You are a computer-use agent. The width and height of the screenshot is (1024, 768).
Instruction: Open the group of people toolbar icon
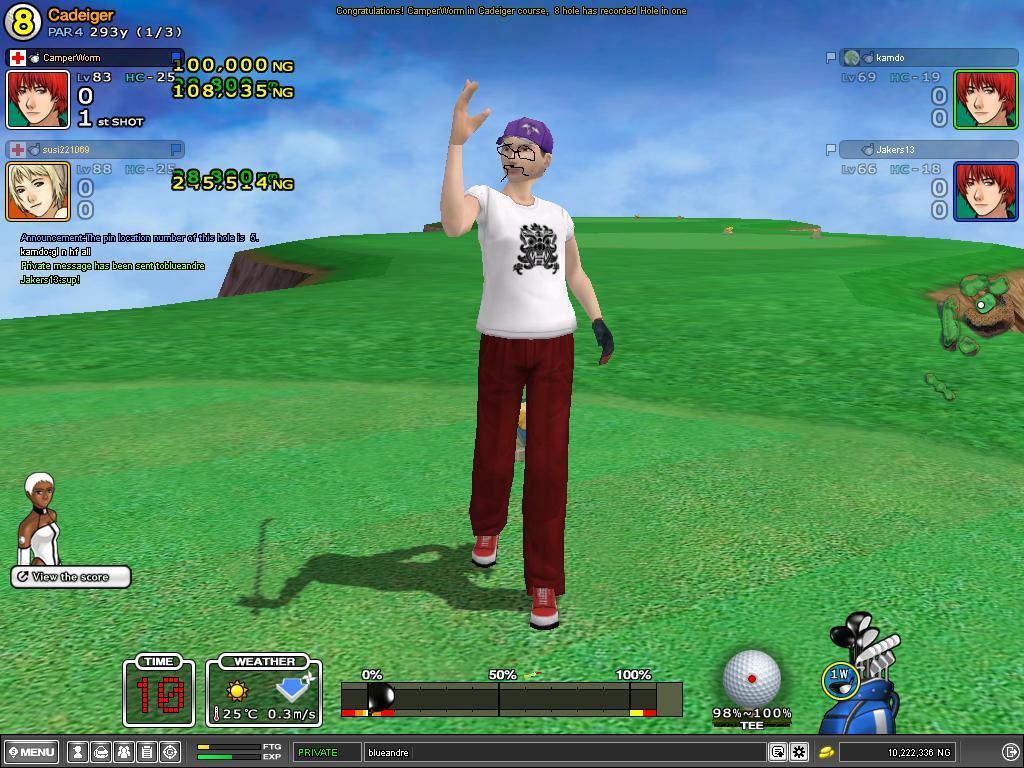tap(124, 752)
